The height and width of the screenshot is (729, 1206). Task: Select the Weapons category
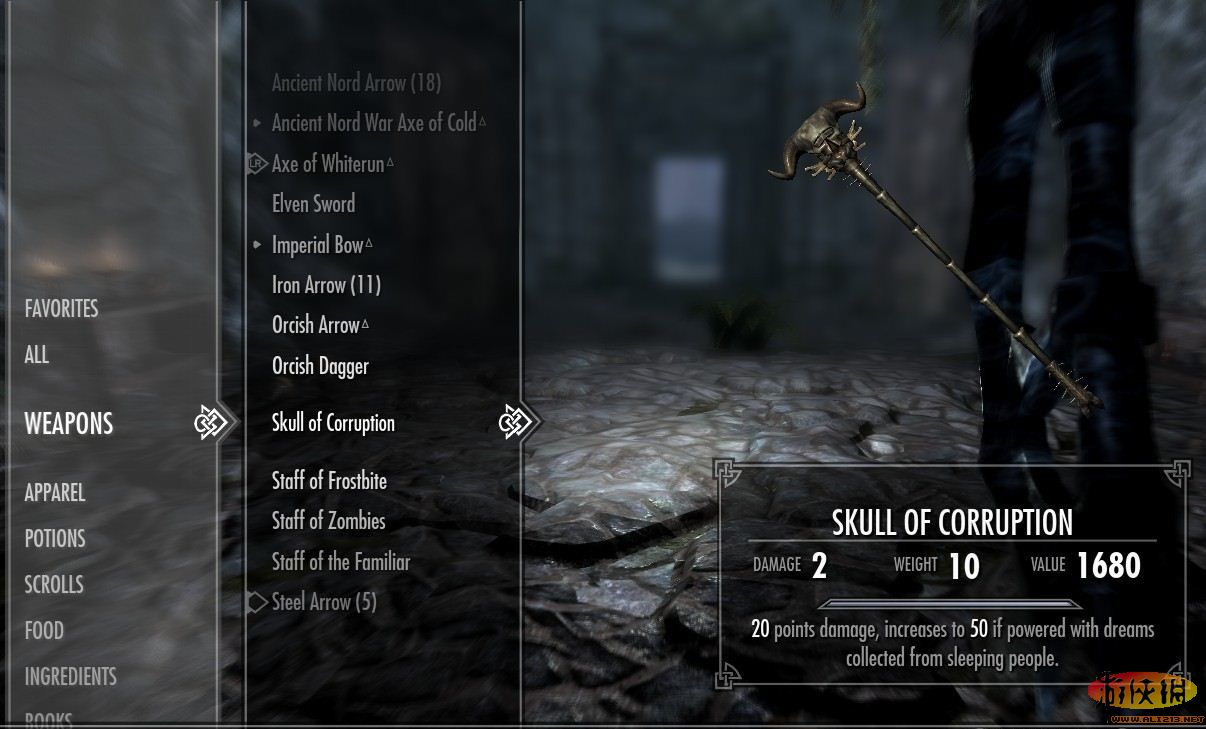[69, 424]
